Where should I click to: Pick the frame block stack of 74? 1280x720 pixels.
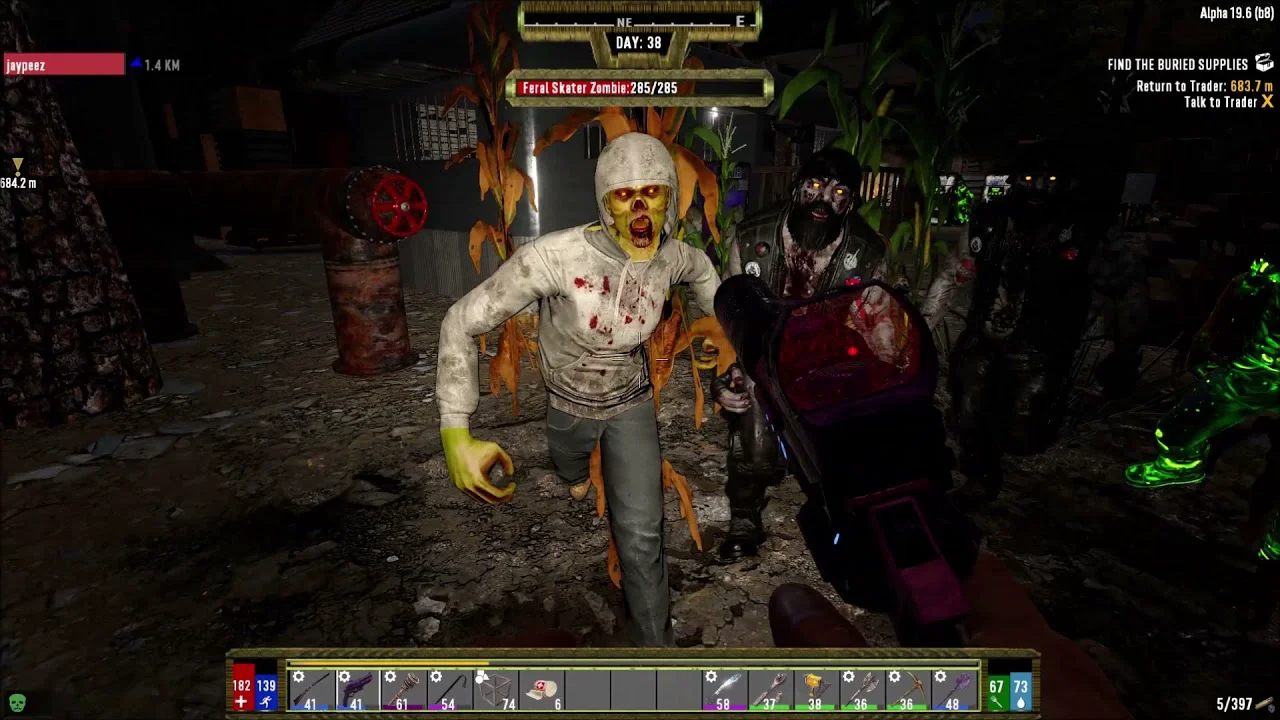(x=494, y=690)
